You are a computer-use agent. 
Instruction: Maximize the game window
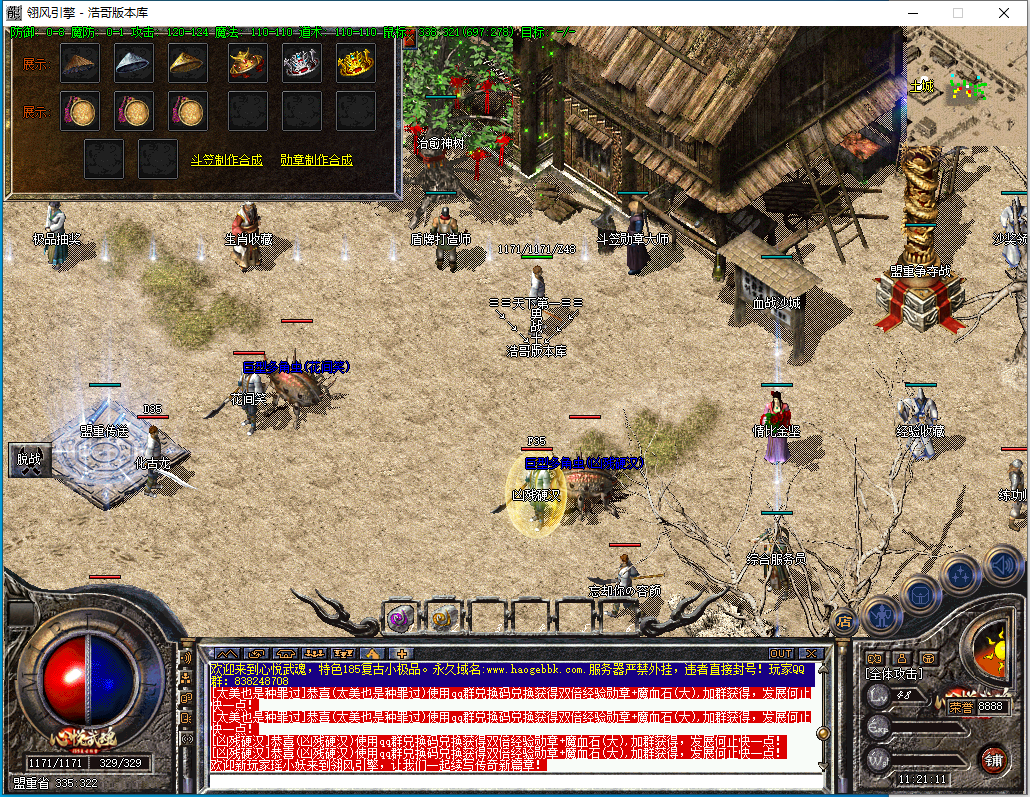pyautogui.click(x=957, y=13)
